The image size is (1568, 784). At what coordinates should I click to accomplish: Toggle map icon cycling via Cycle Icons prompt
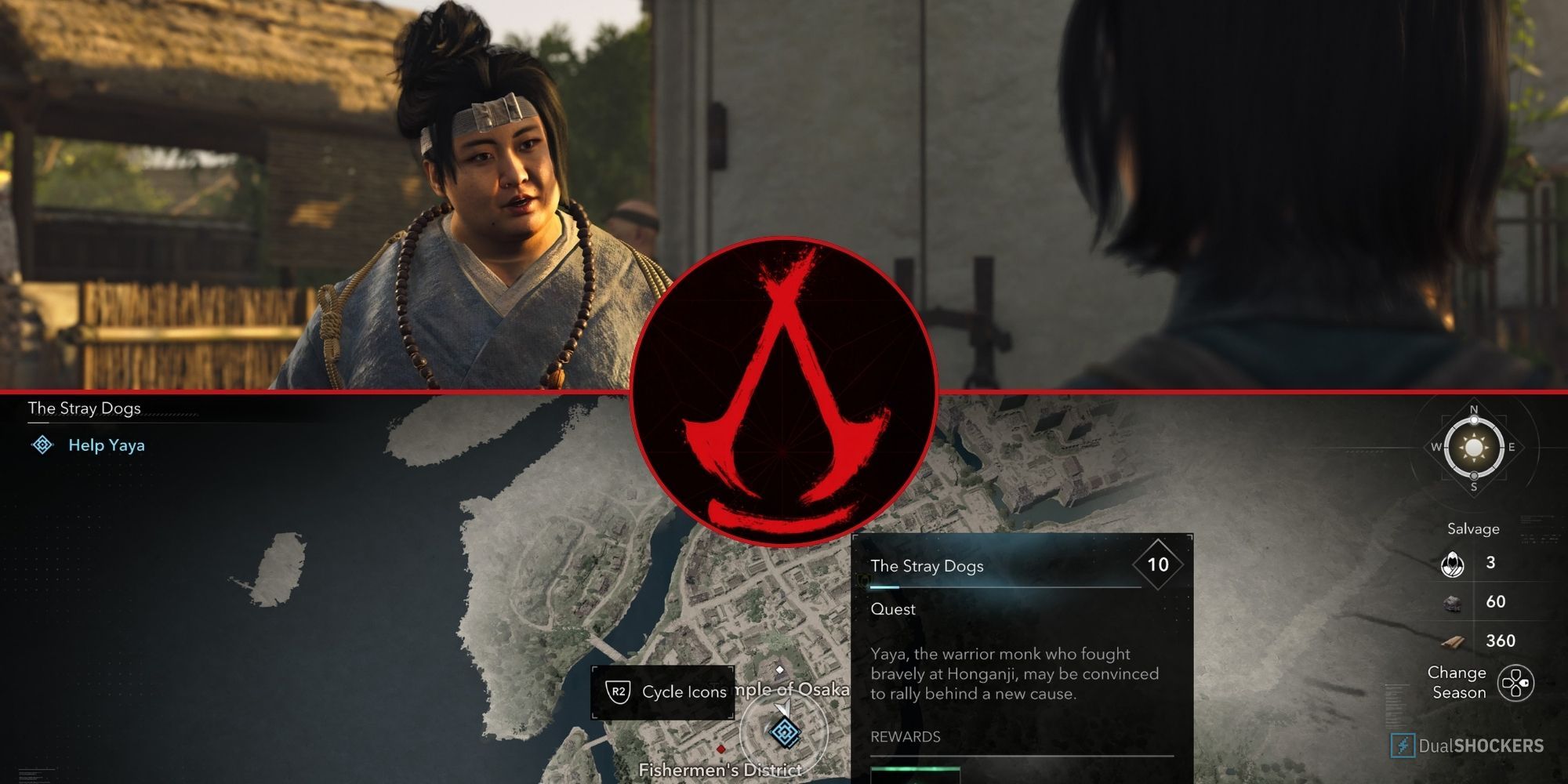(683, 692)
